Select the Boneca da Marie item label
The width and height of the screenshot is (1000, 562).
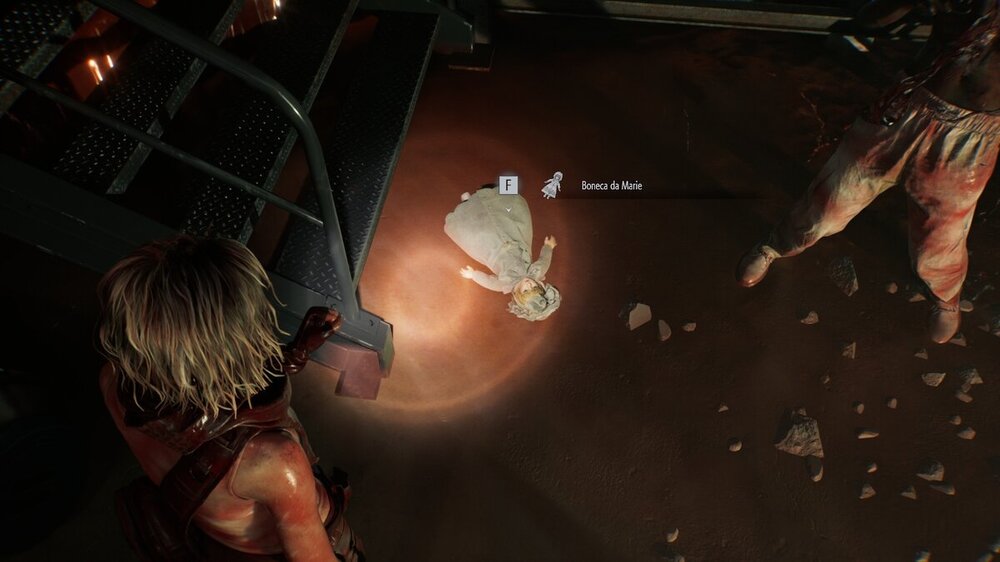611,185
